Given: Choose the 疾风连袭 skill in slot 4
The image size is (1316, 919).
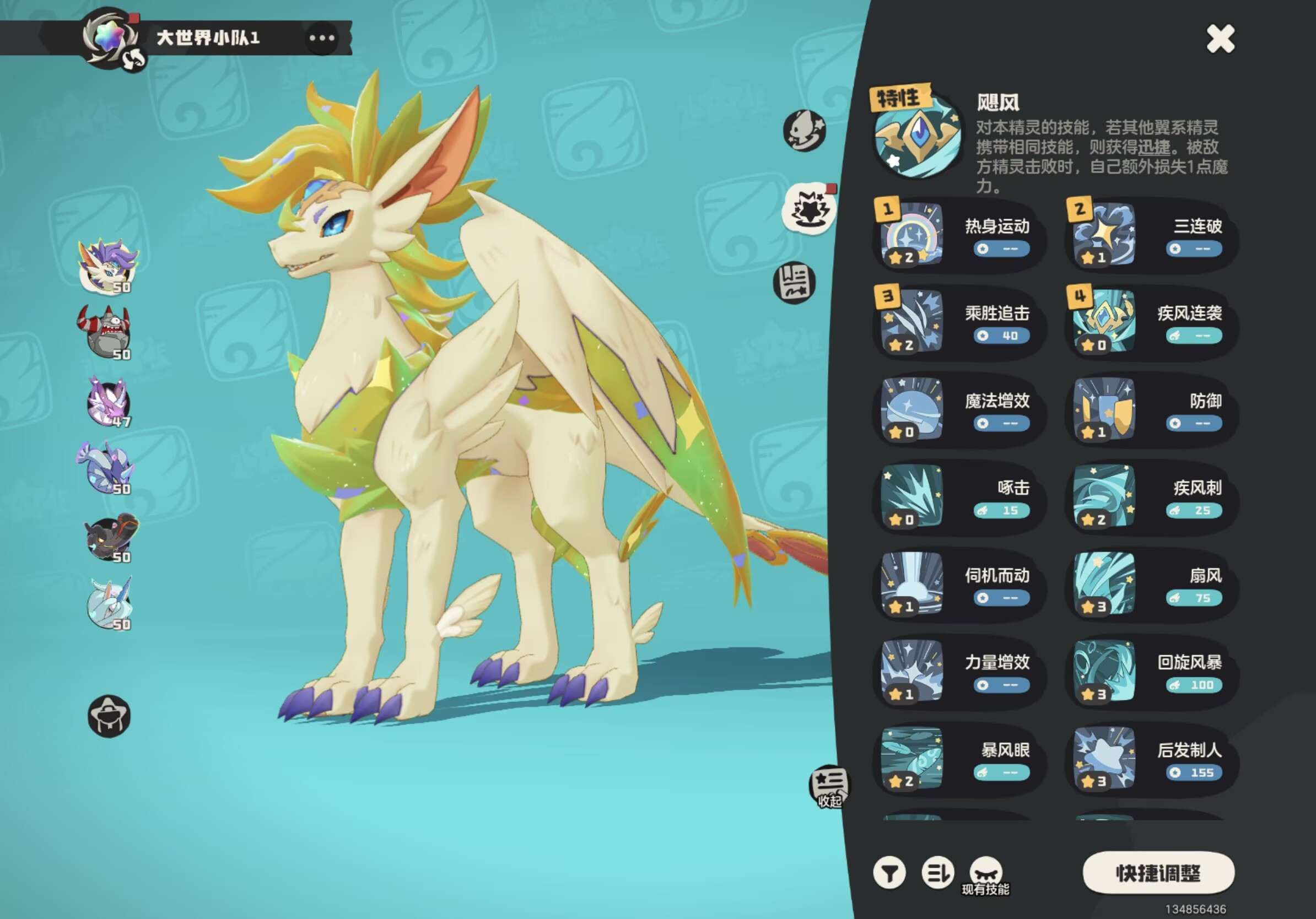Looking at the screenshot, I should click(x=1151, y=322).
